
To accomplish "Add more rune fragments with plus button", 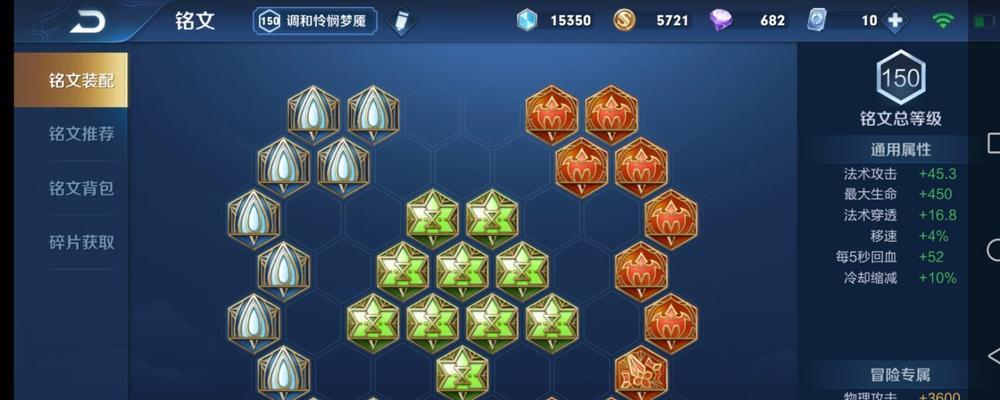I will click(x=895, y=21).
